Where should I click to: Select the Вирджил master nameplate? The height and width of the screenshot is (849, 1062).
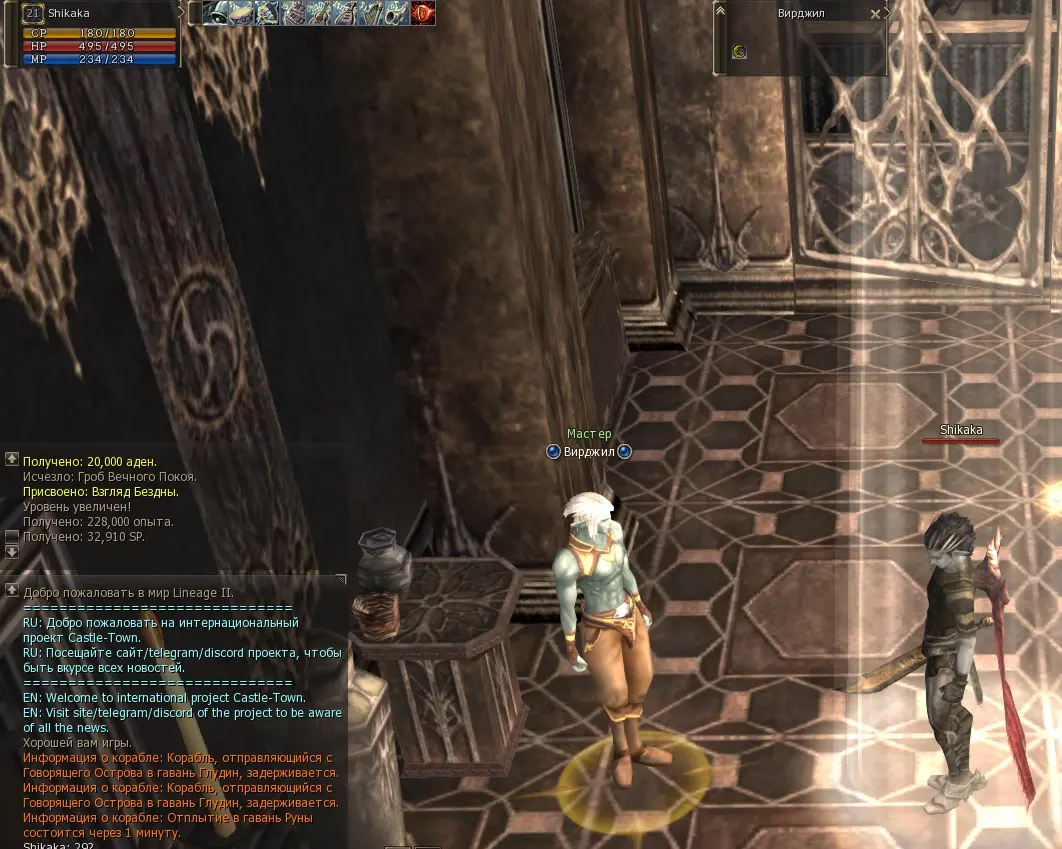[x=589, y=452]
